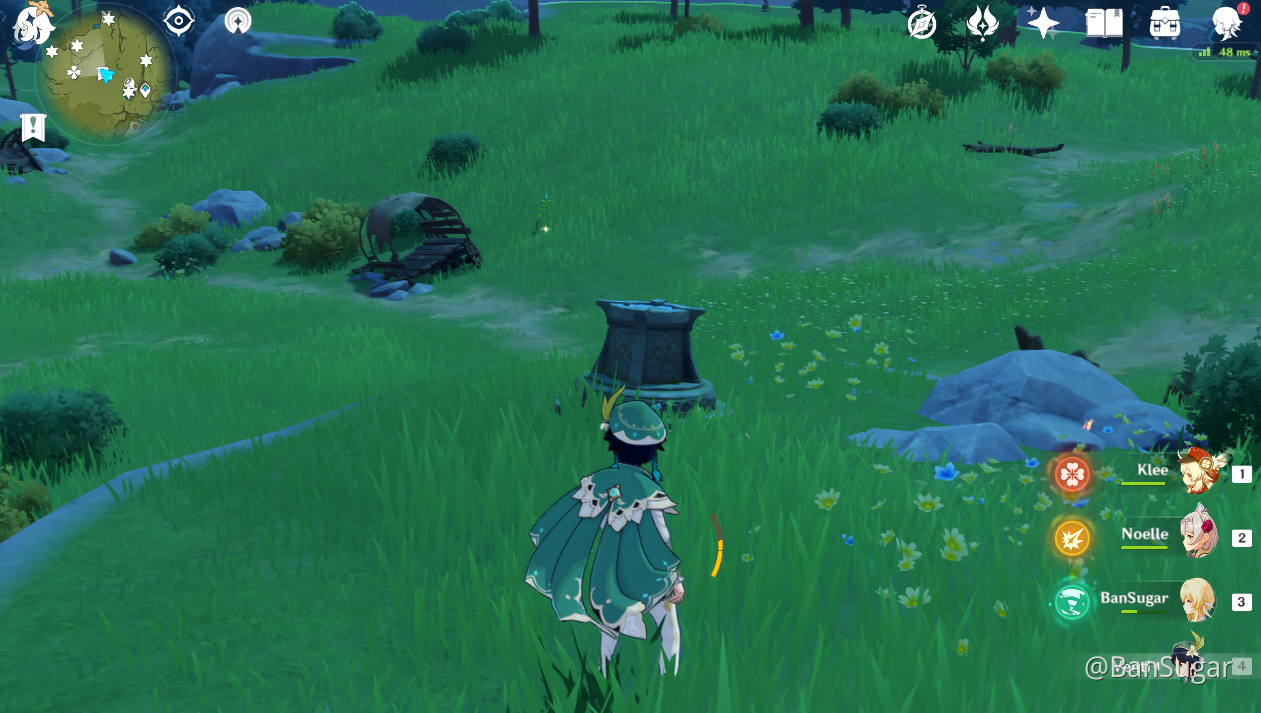Select BanSugar's character in the party list
The width and height of the screenshot is (1261, 713).
point(1196,600)
